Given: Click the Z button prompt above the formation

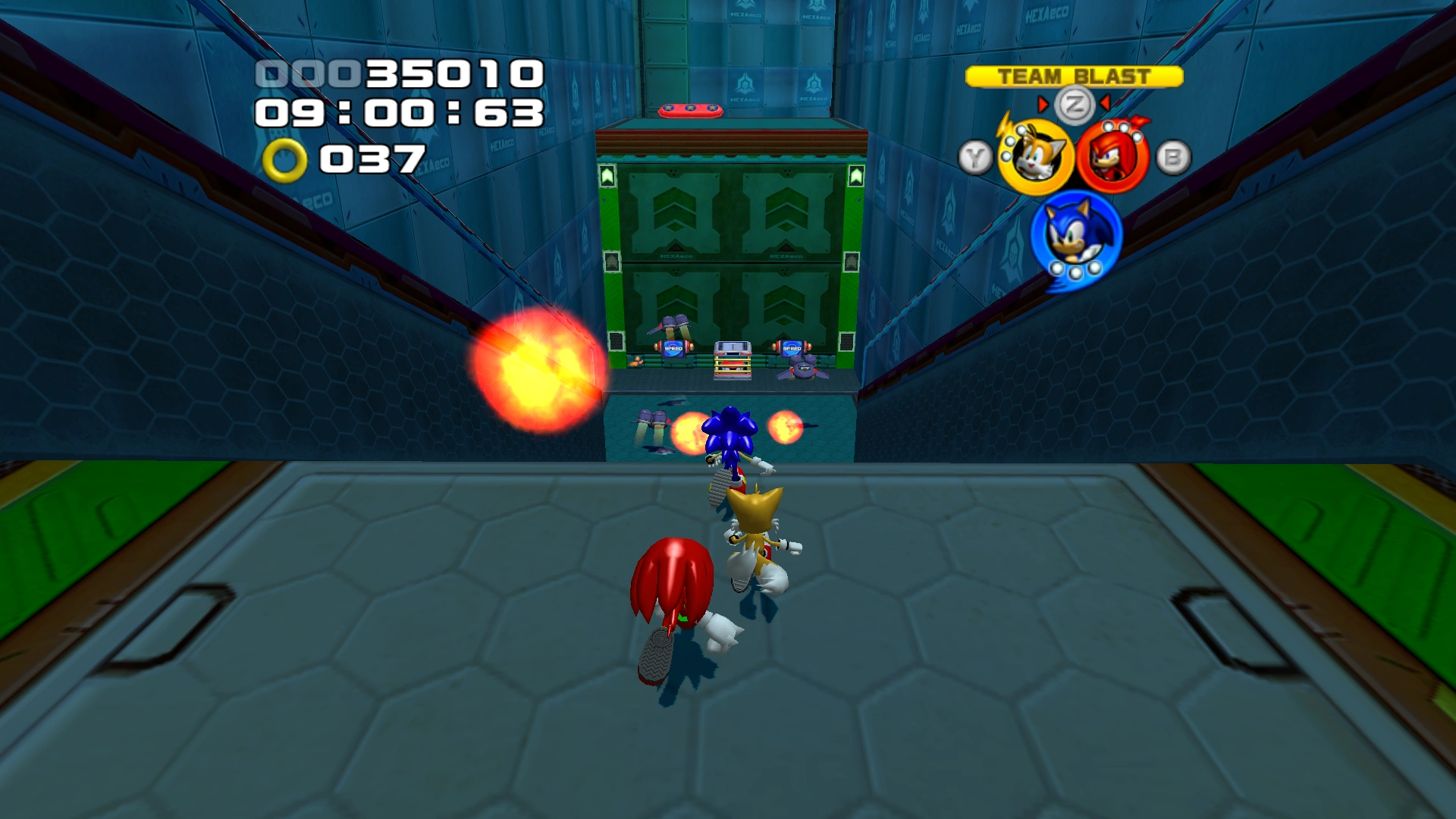Looking at the screenshot, I should [1075, 103].
